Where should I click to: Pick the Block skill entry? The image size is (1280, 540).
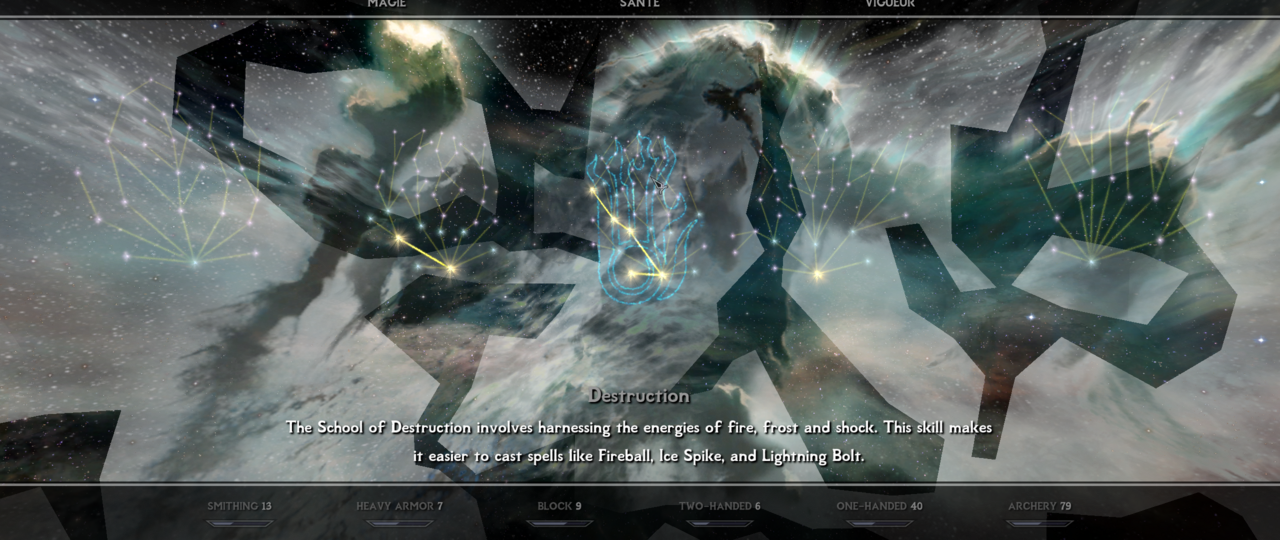(559, 506)
